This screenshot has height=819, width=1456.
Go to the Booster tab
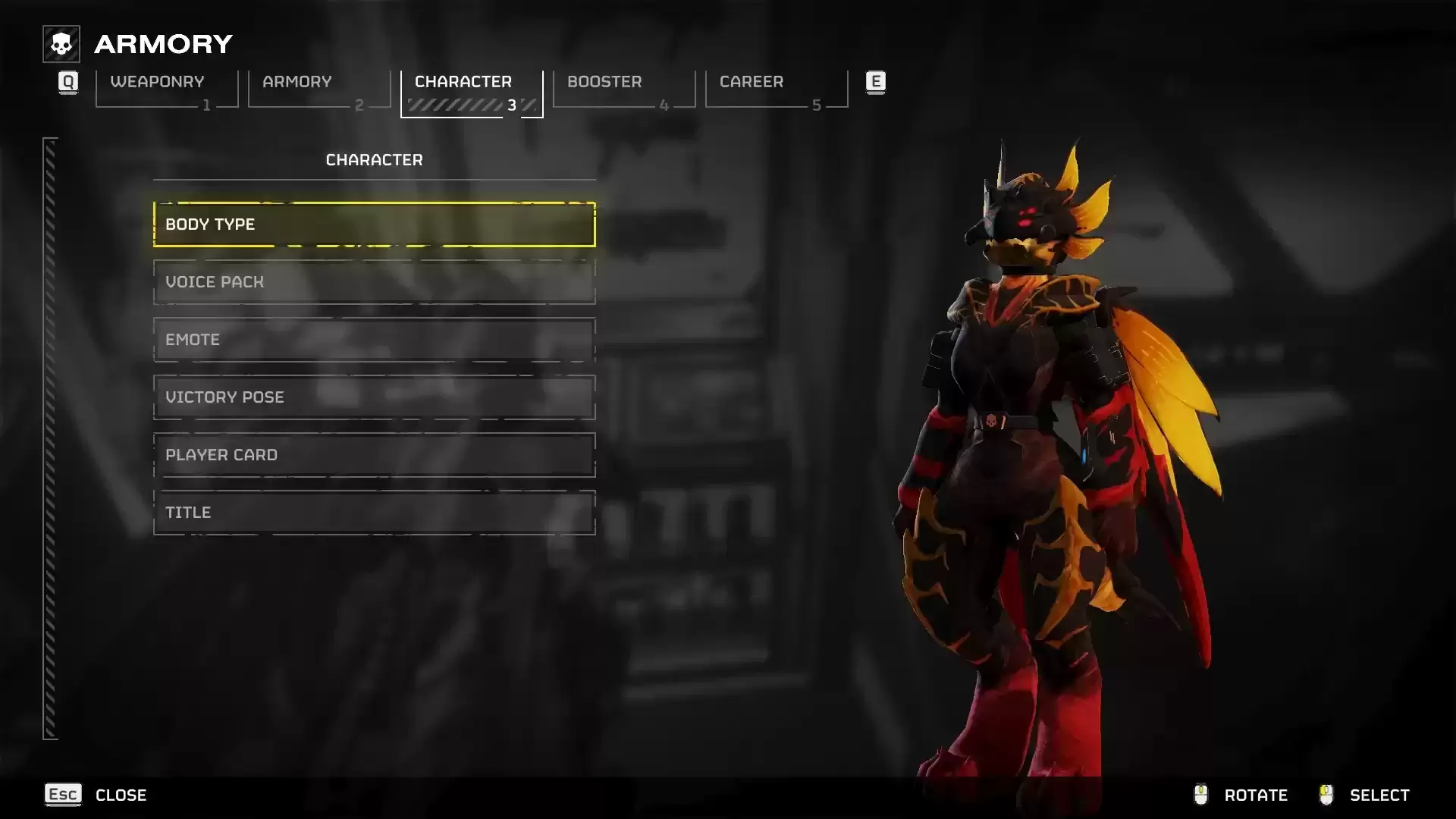click(x=623, y=88)
